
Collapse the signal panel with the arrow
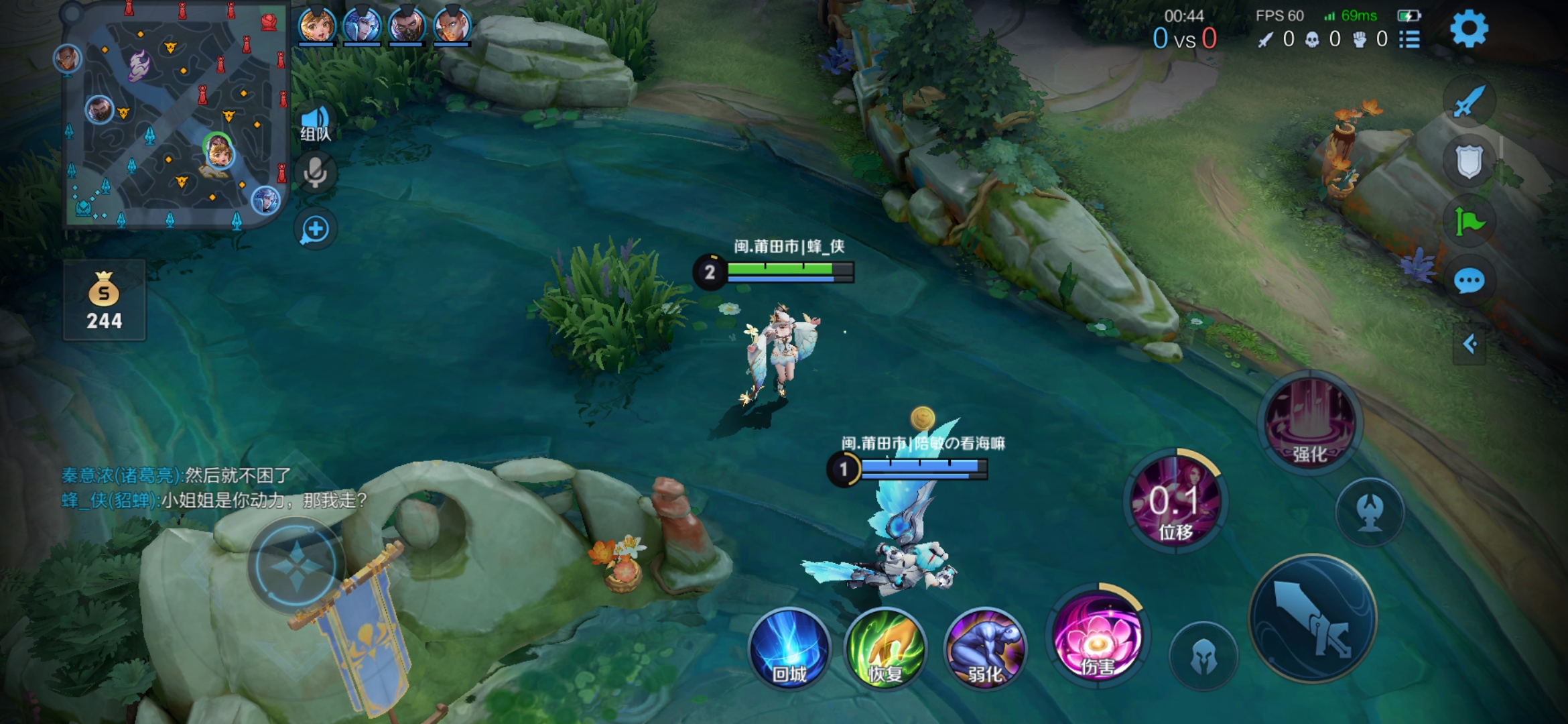pyautogui.click(x=1469, y=345)
